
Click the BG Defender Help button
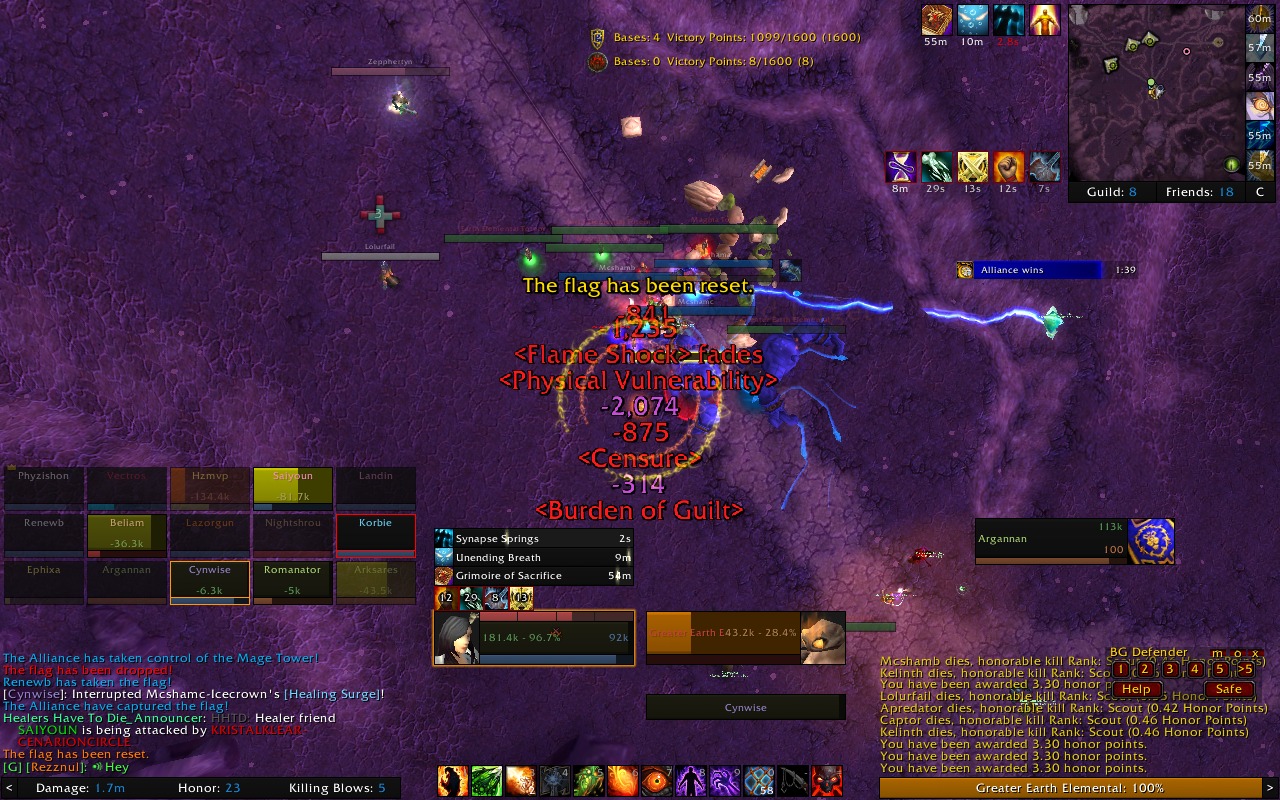pos(1136,689)
